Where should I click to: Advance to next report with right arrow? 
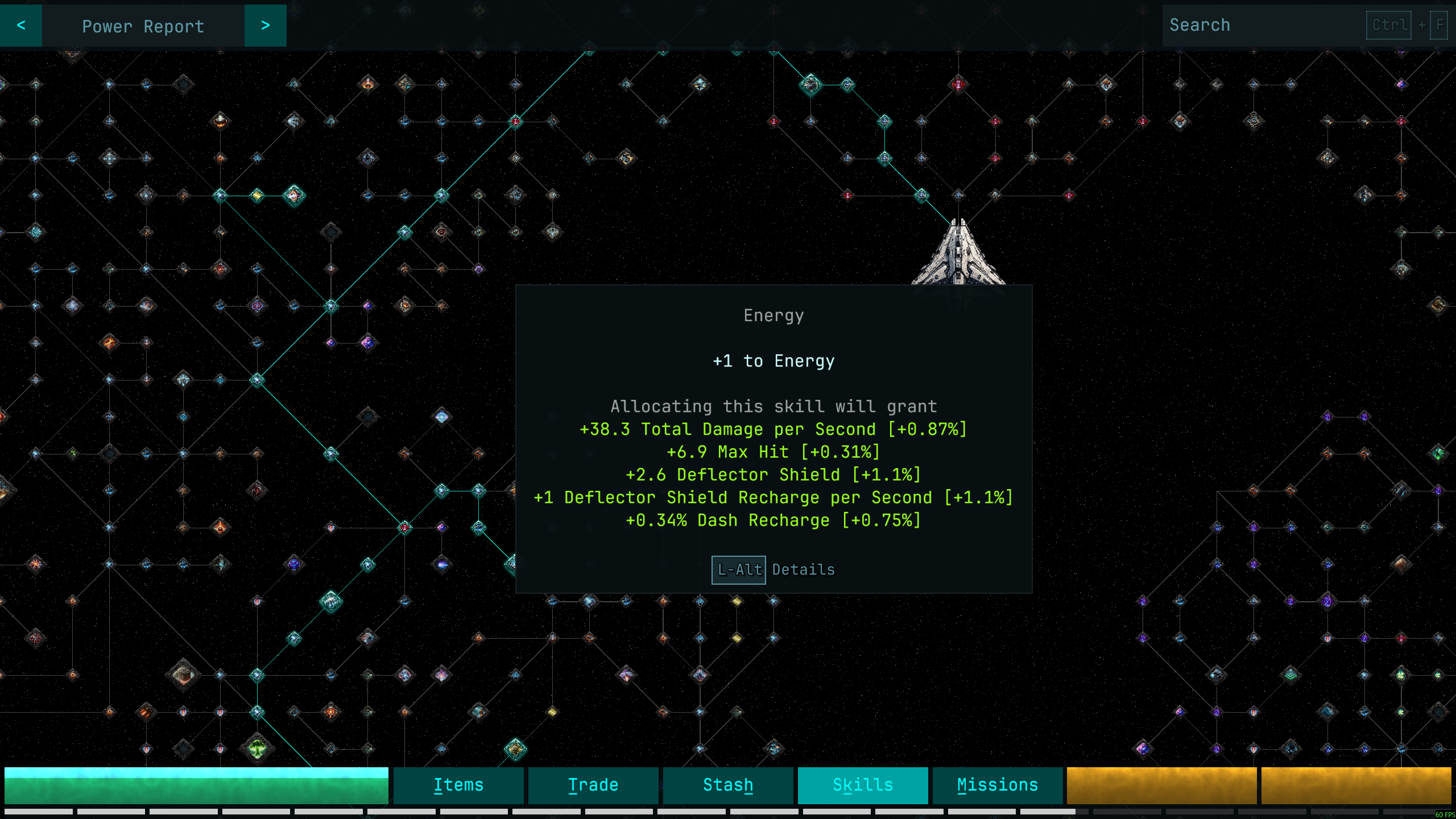point(265,26)
